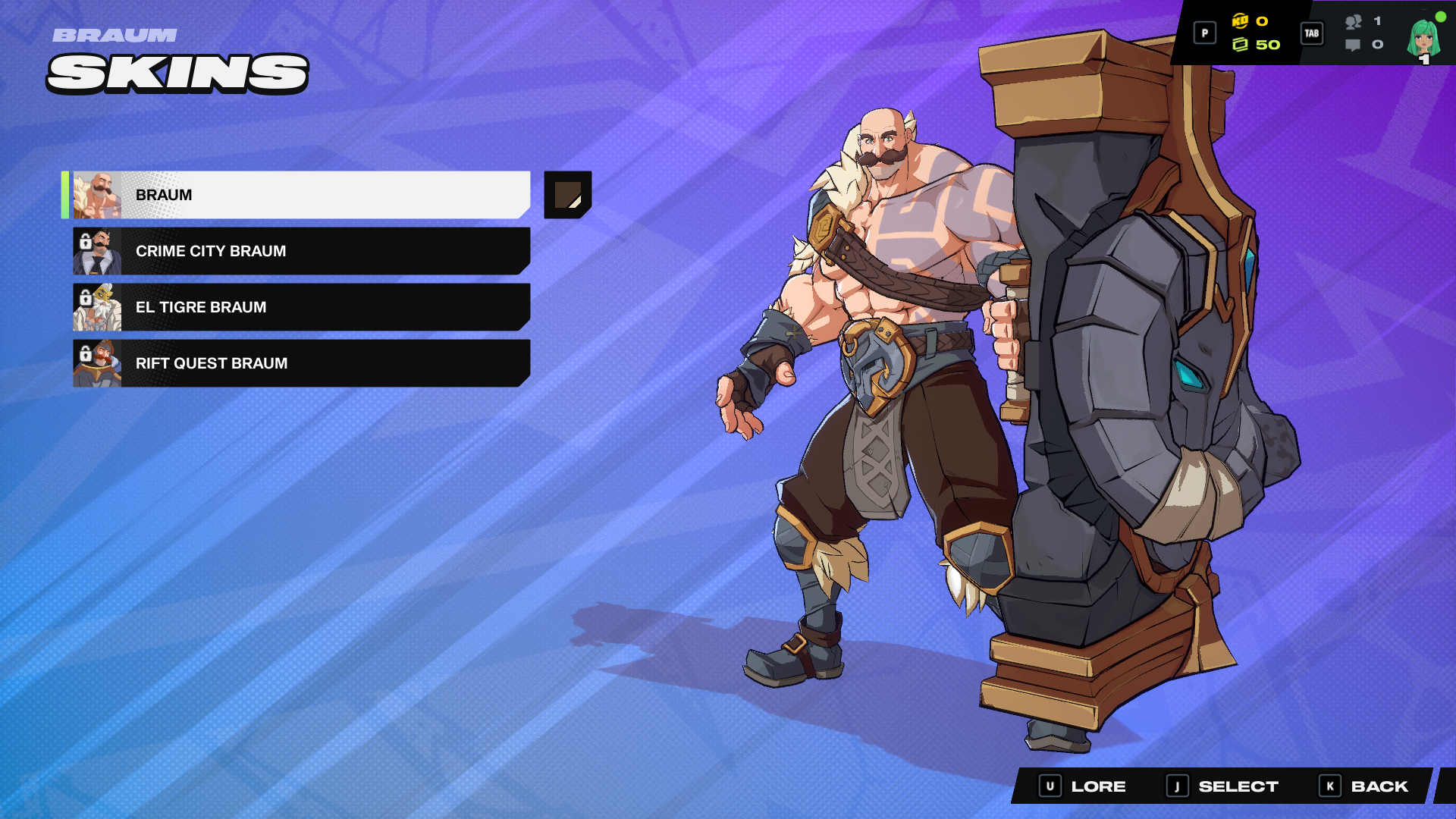Open Lore with the U button
Viewport: 1456px width, 819px height.
(1050, 786)
